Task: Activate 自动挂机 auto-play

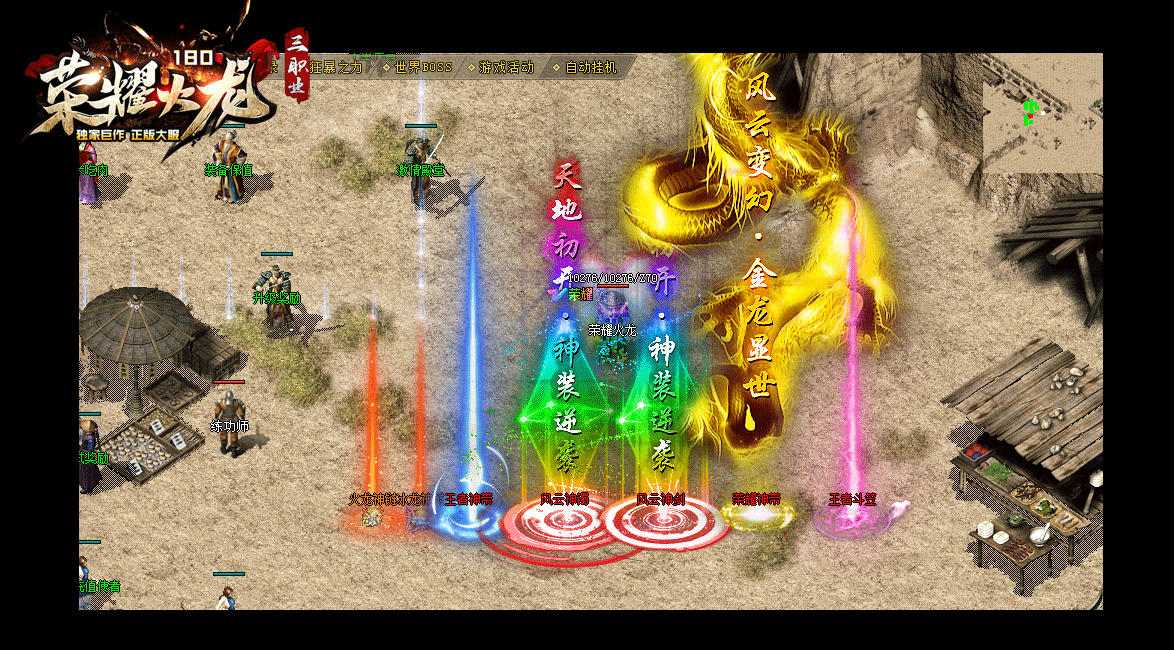Action: 591,67
